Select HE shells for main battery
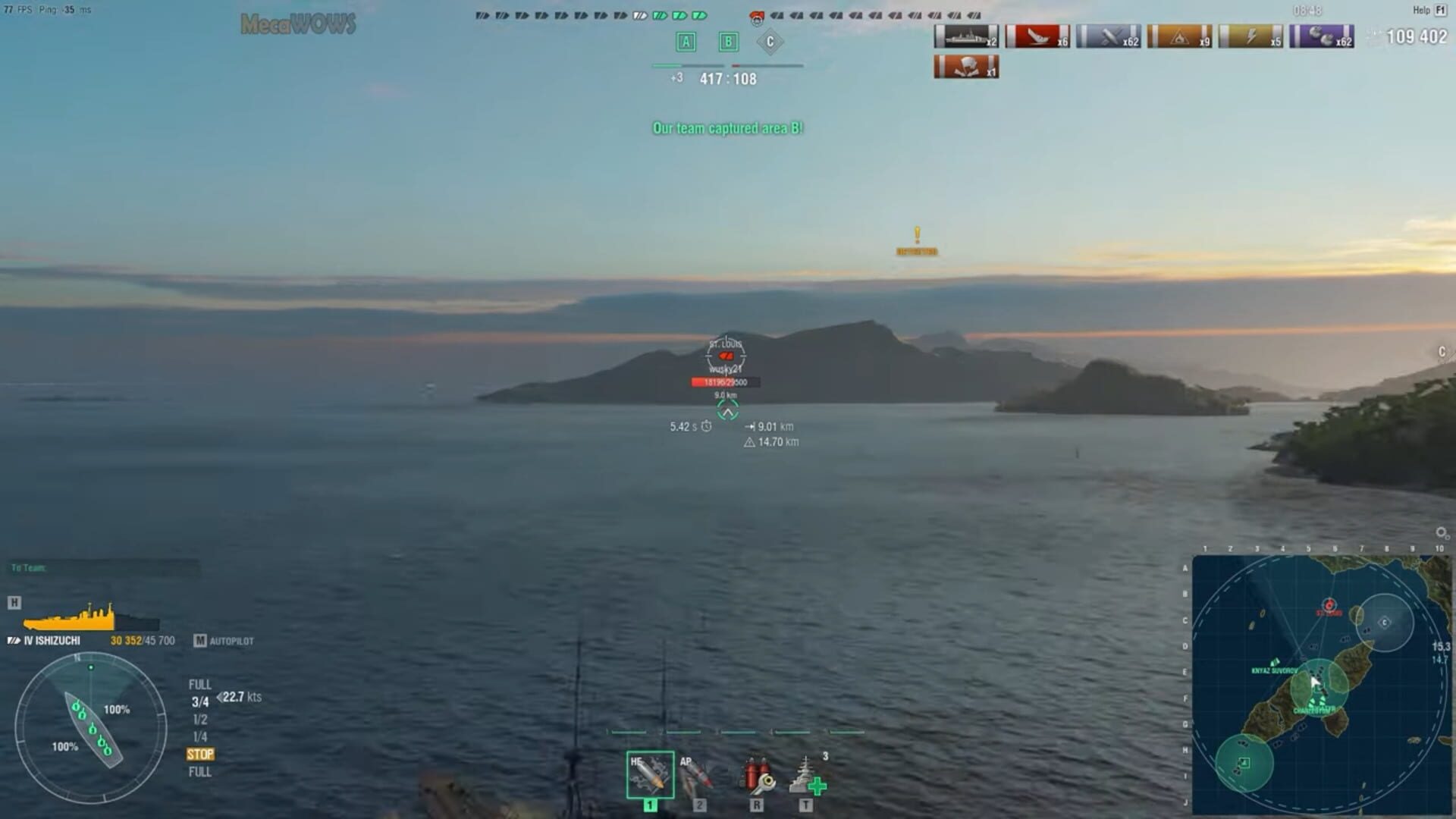Image resolution: width=1456 pixels, height=819 pixels. pyautogui.click(x=650, y=773)
